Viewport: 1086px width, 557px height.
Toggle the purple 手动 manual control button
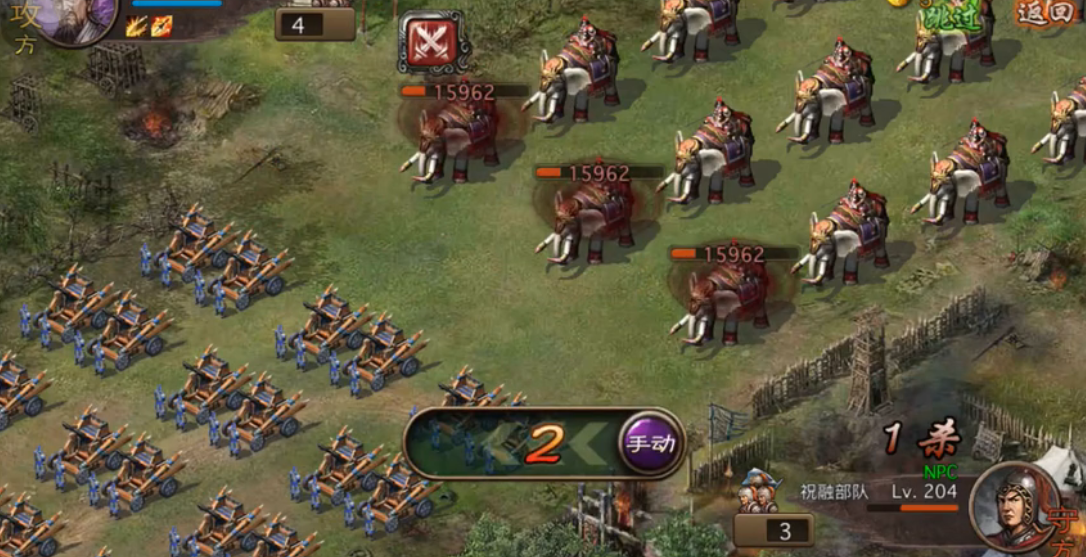coord(651,443)
